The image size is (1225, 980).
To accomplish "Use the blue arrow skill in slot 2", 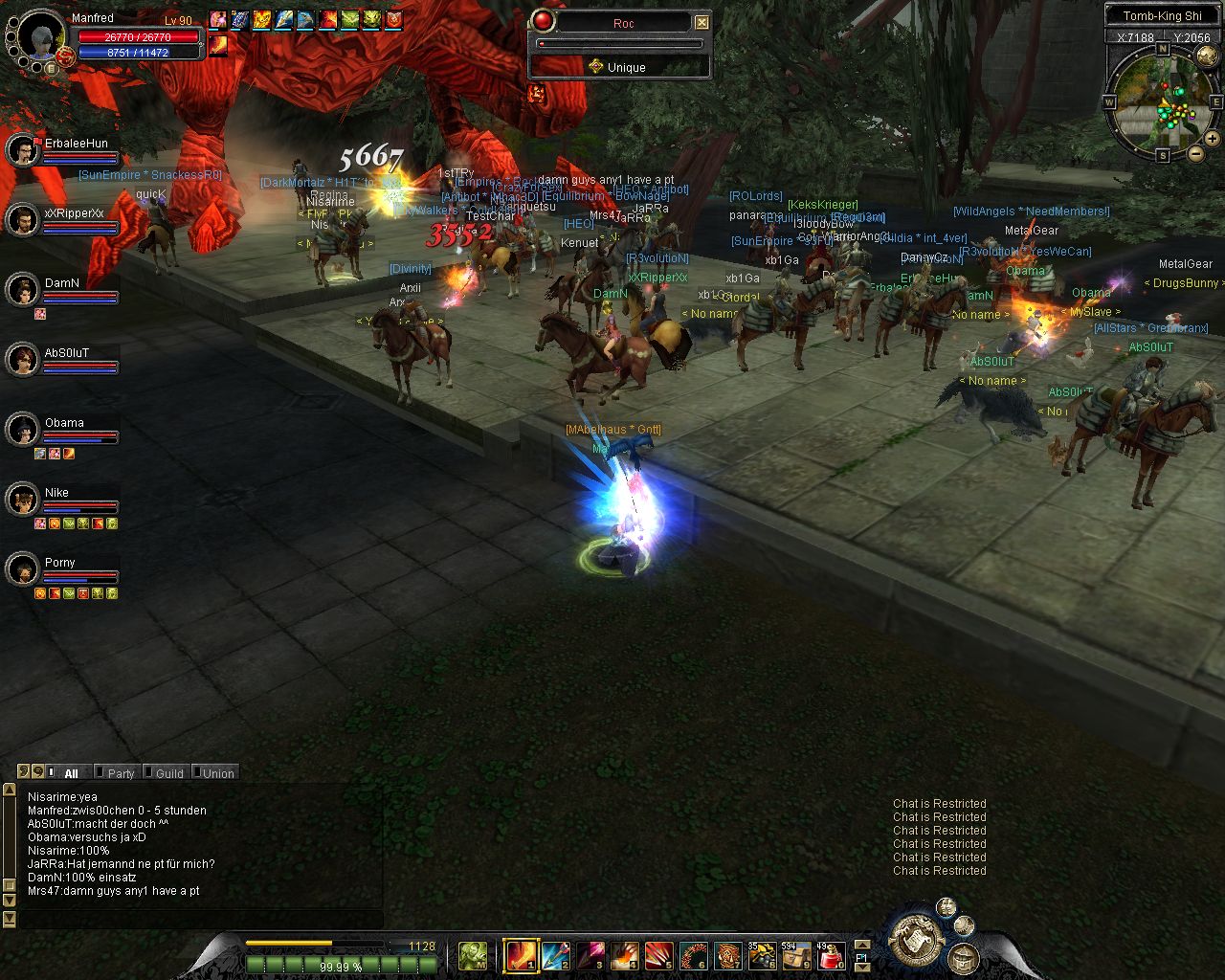I will click(556, 954).
